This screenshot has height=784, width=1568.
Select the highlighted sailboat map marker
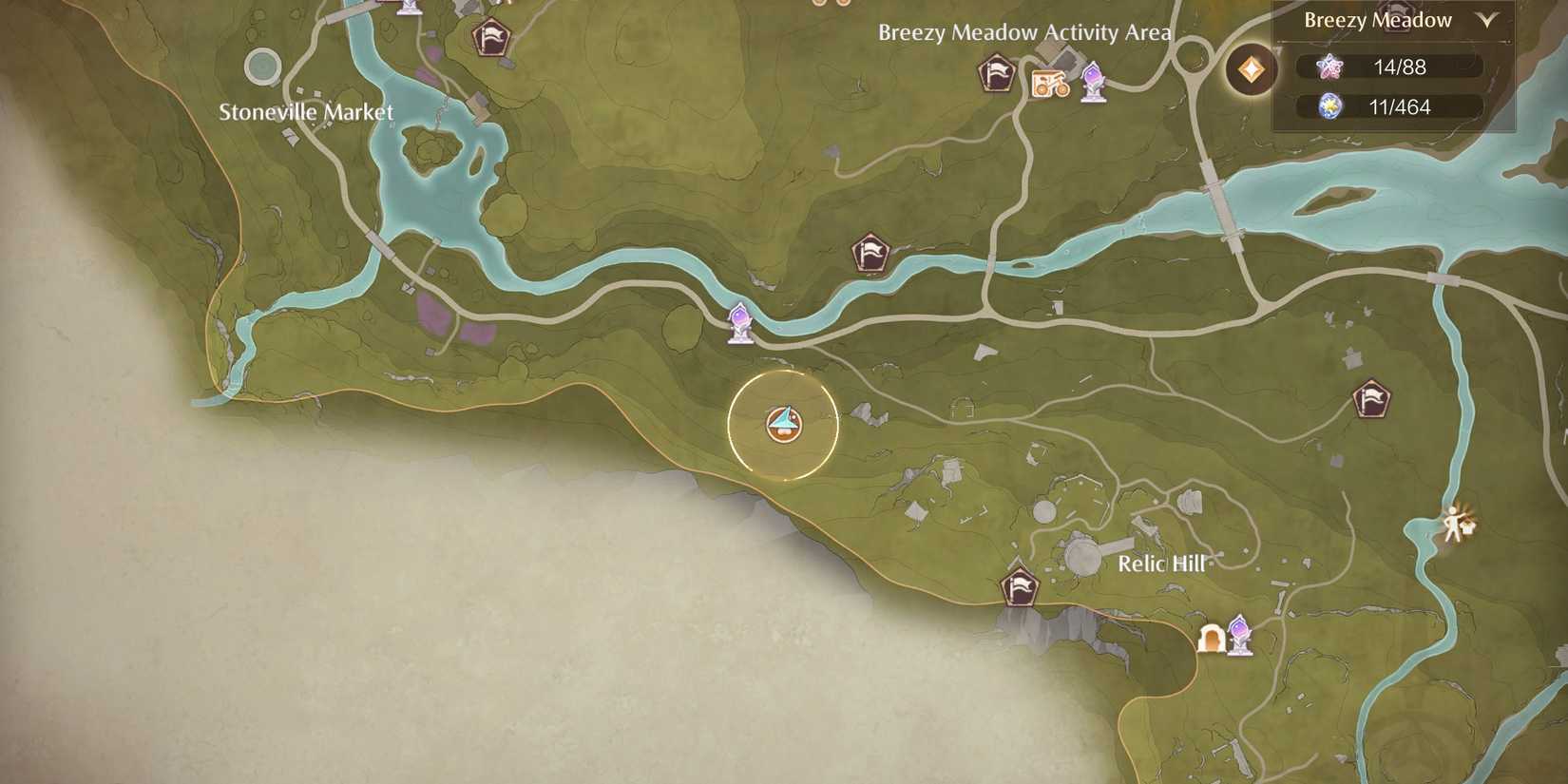click(782, 426)
